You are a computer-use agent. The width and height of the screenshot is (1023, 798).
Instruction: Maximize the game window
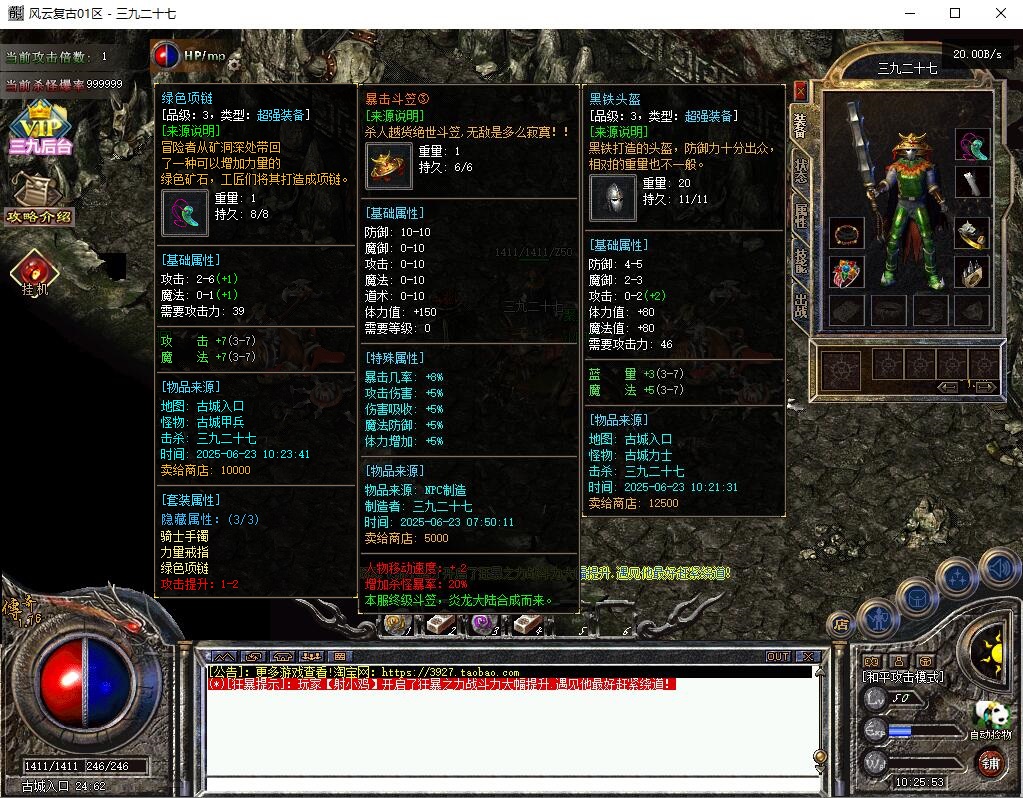pyautogui.click(x=954, y=14)
